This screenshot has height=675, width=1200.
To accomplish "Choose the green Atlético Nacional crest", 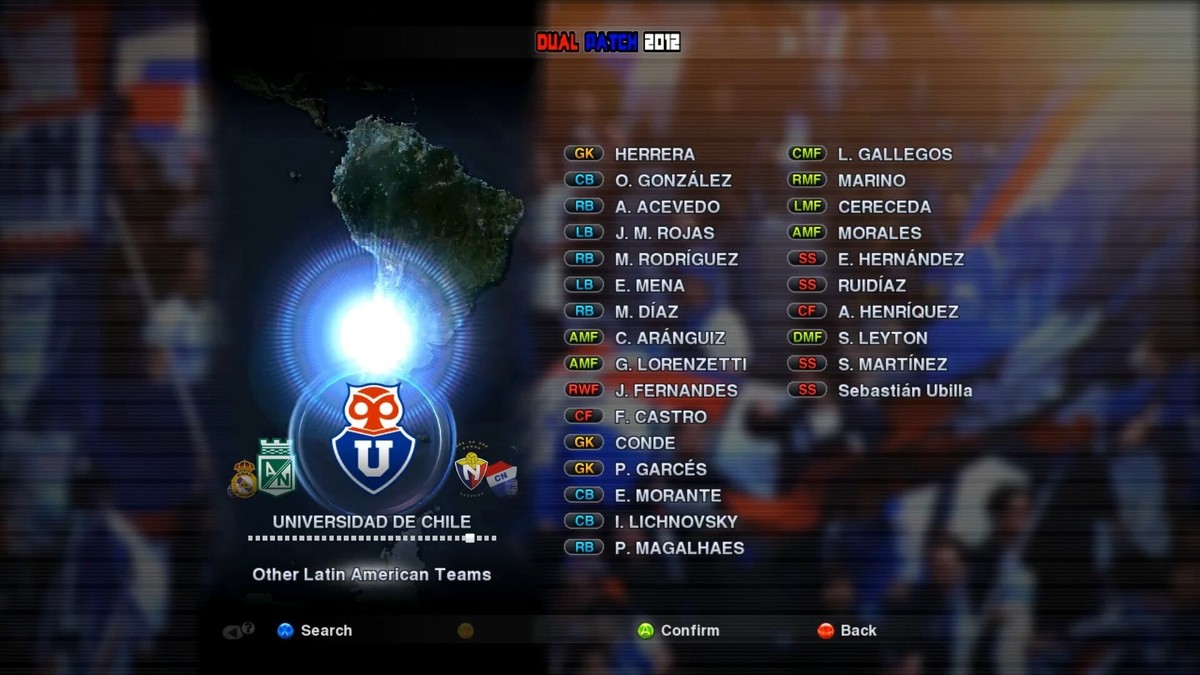I will coord(276,467).
